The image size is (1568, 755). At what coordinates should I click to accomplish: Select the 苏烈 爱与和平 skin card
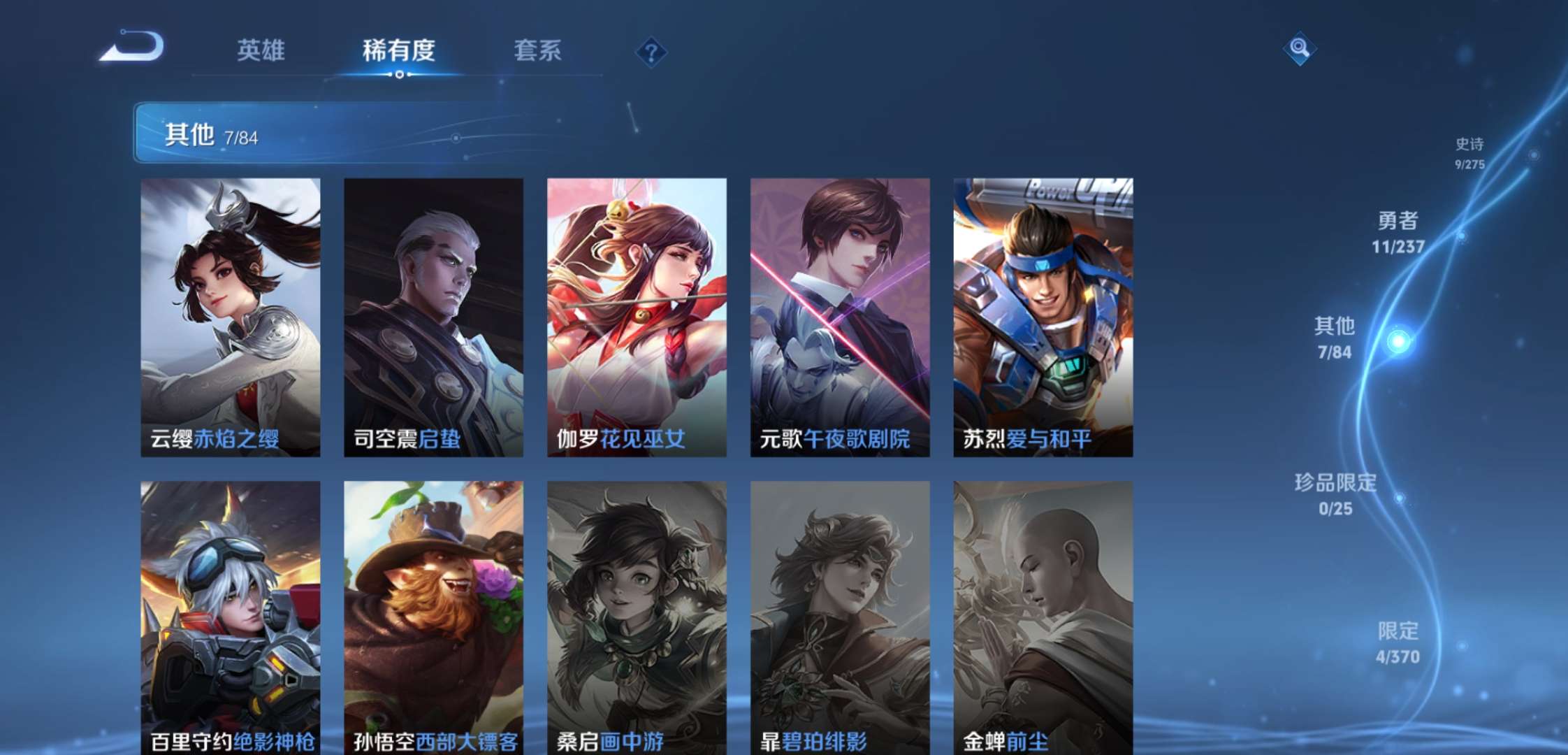tap(1043, 315)
